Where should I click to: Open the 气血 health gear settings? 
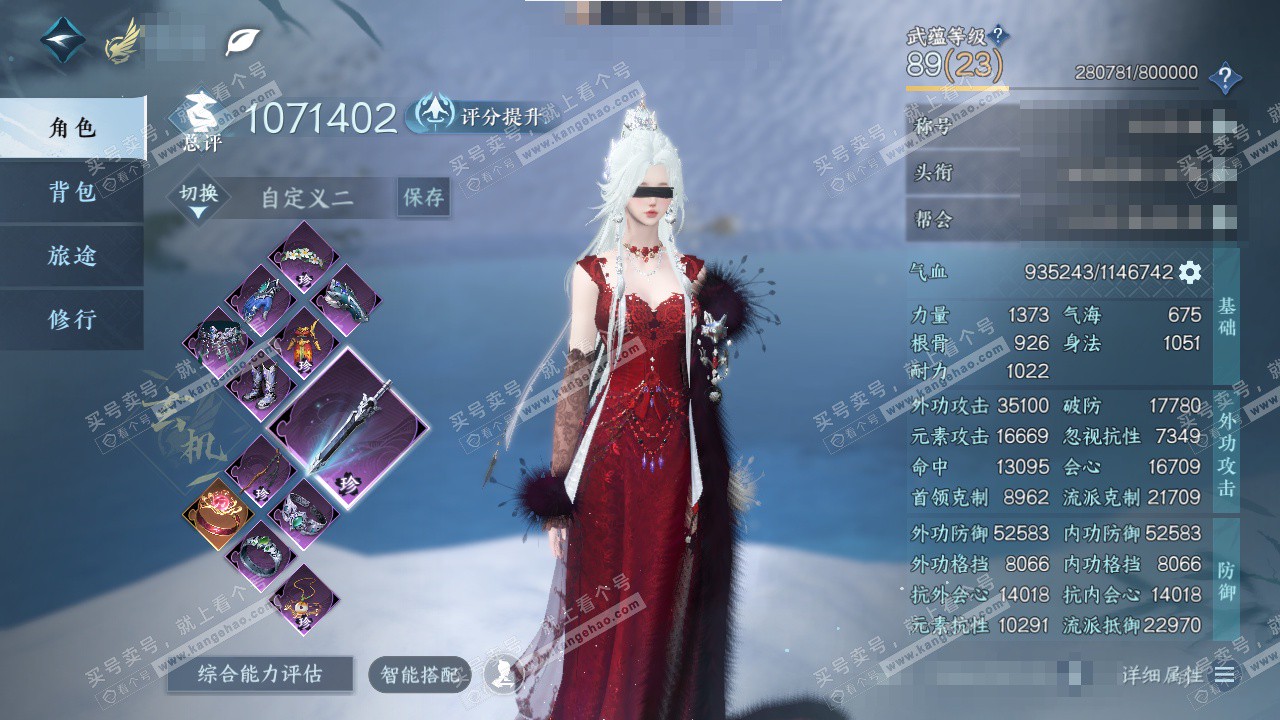[x=1190, y=272]
